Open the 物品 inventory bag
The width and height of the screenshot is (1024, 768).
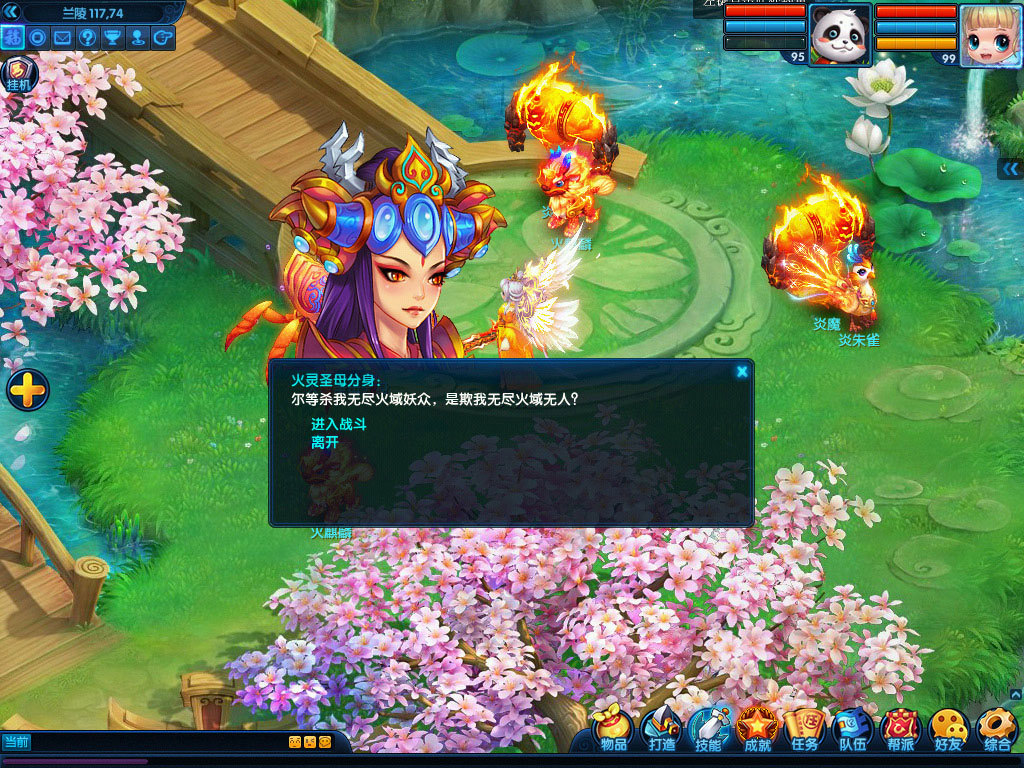[x=612, y=730]
